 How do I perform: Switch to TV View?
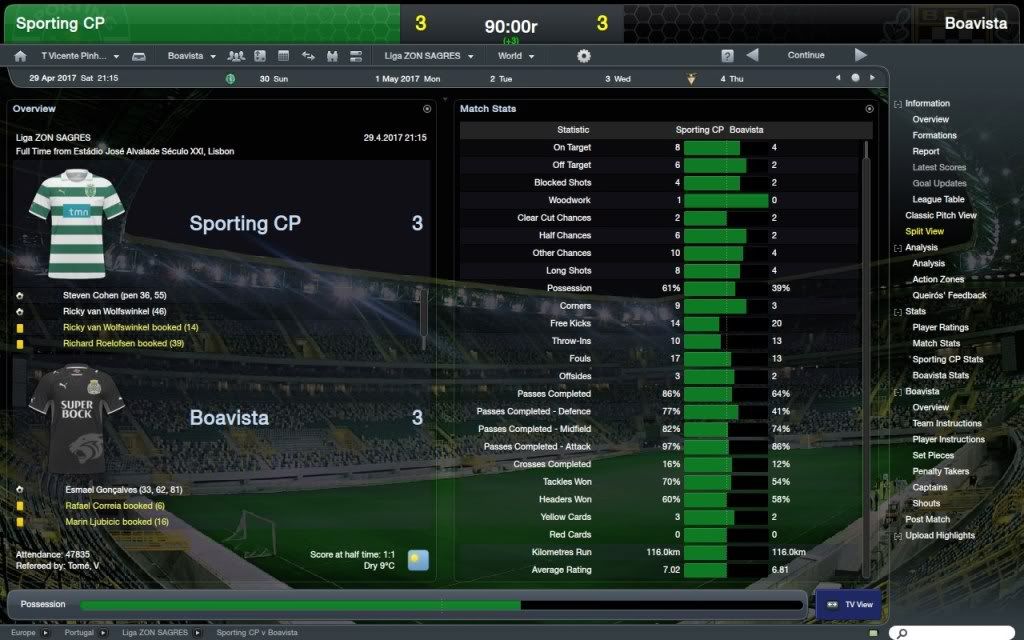click(x=846, y=604)
